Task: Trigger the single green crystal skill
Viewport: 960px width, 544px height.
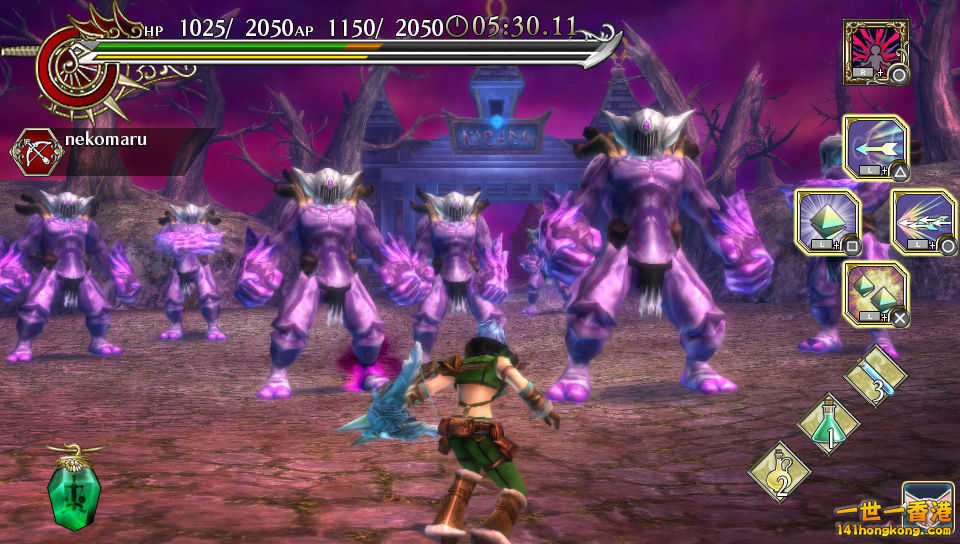Action: [x=827, y=221]
